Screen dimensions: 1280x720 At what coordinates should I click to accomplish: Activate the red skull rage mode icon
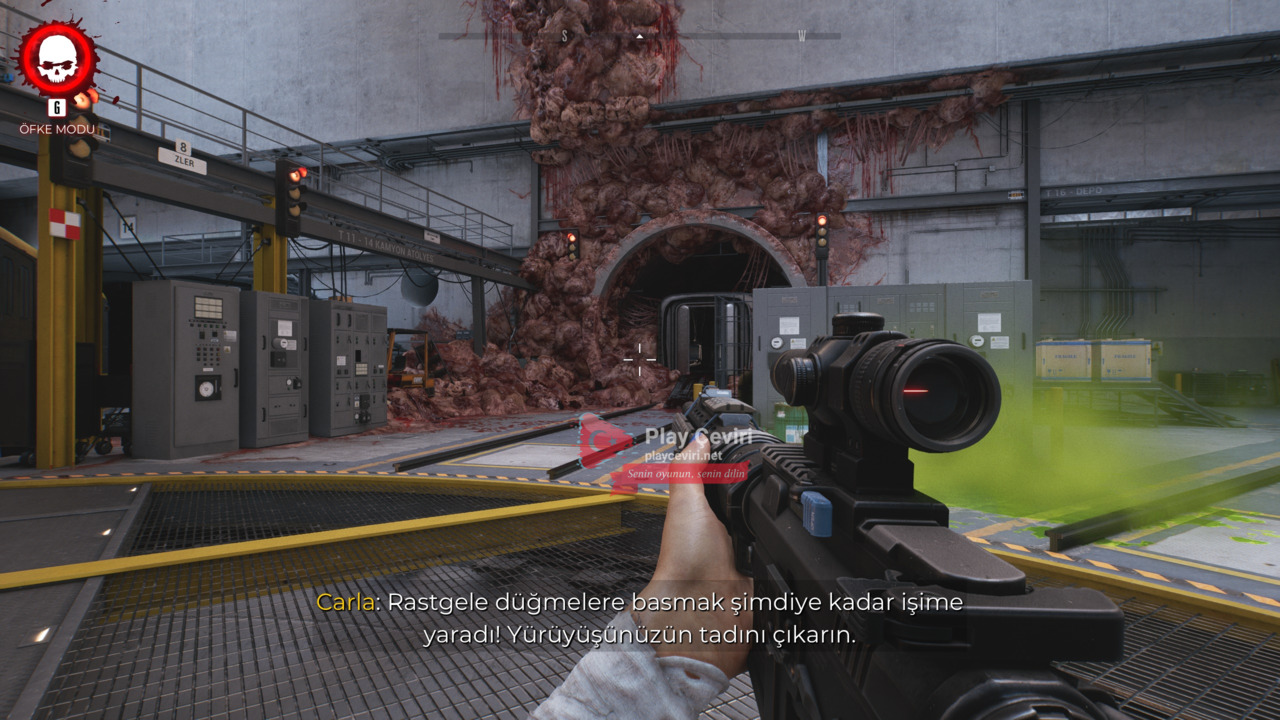[x=58, y=60]
